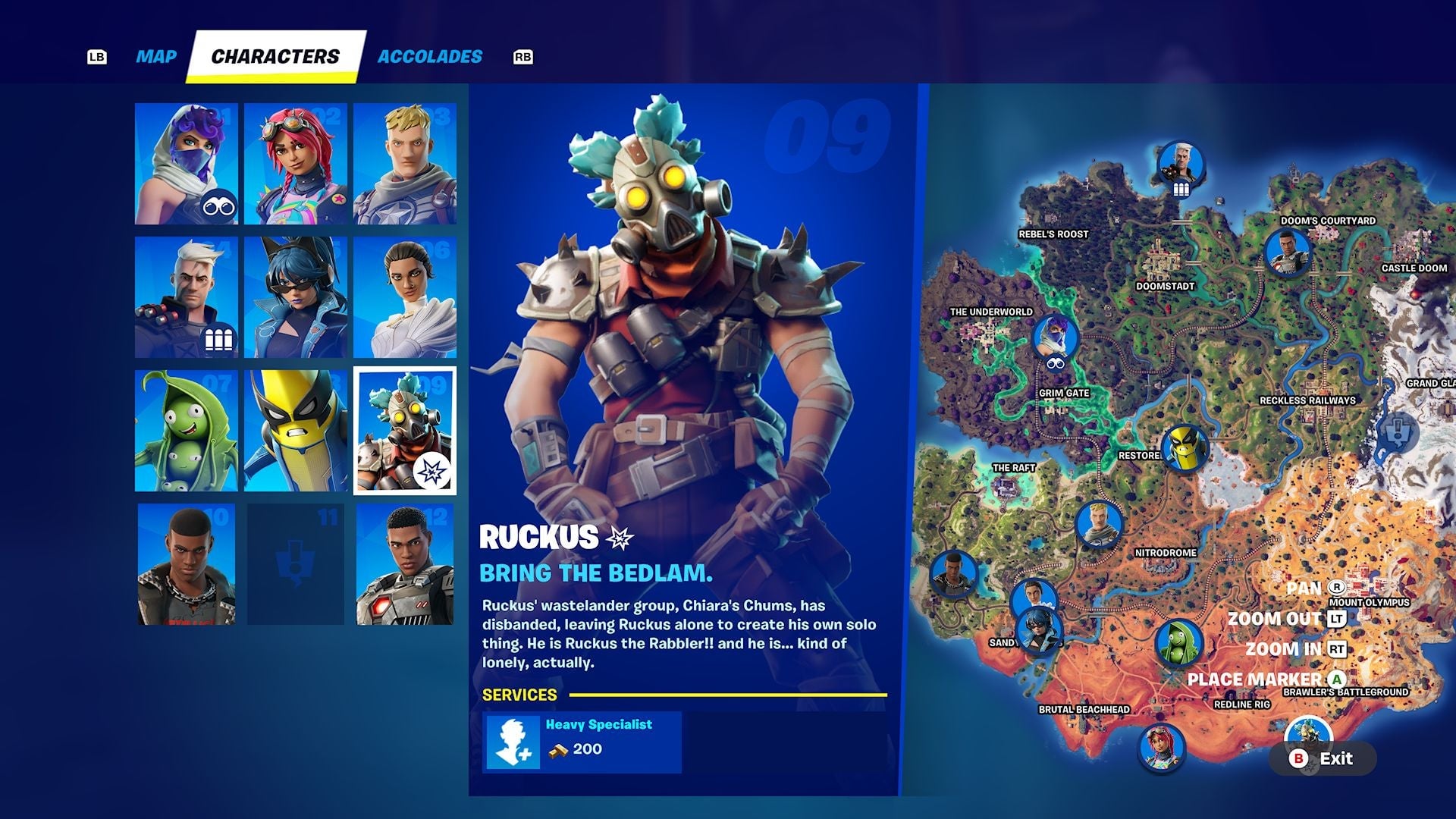Click the Place Marker control
The width and height of the screenshot is (1456, 819).
(1337, 679)
